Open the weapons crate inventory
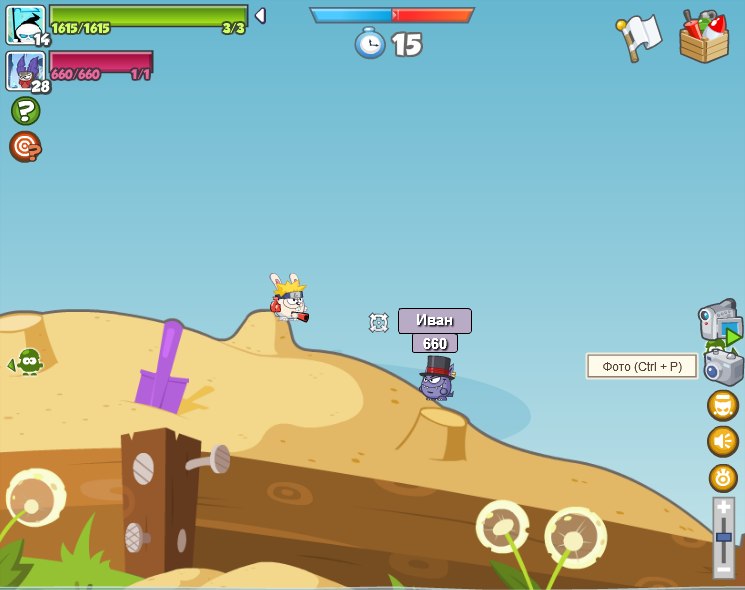The width and height of the screenshot is (745, 590). (703, 37)
